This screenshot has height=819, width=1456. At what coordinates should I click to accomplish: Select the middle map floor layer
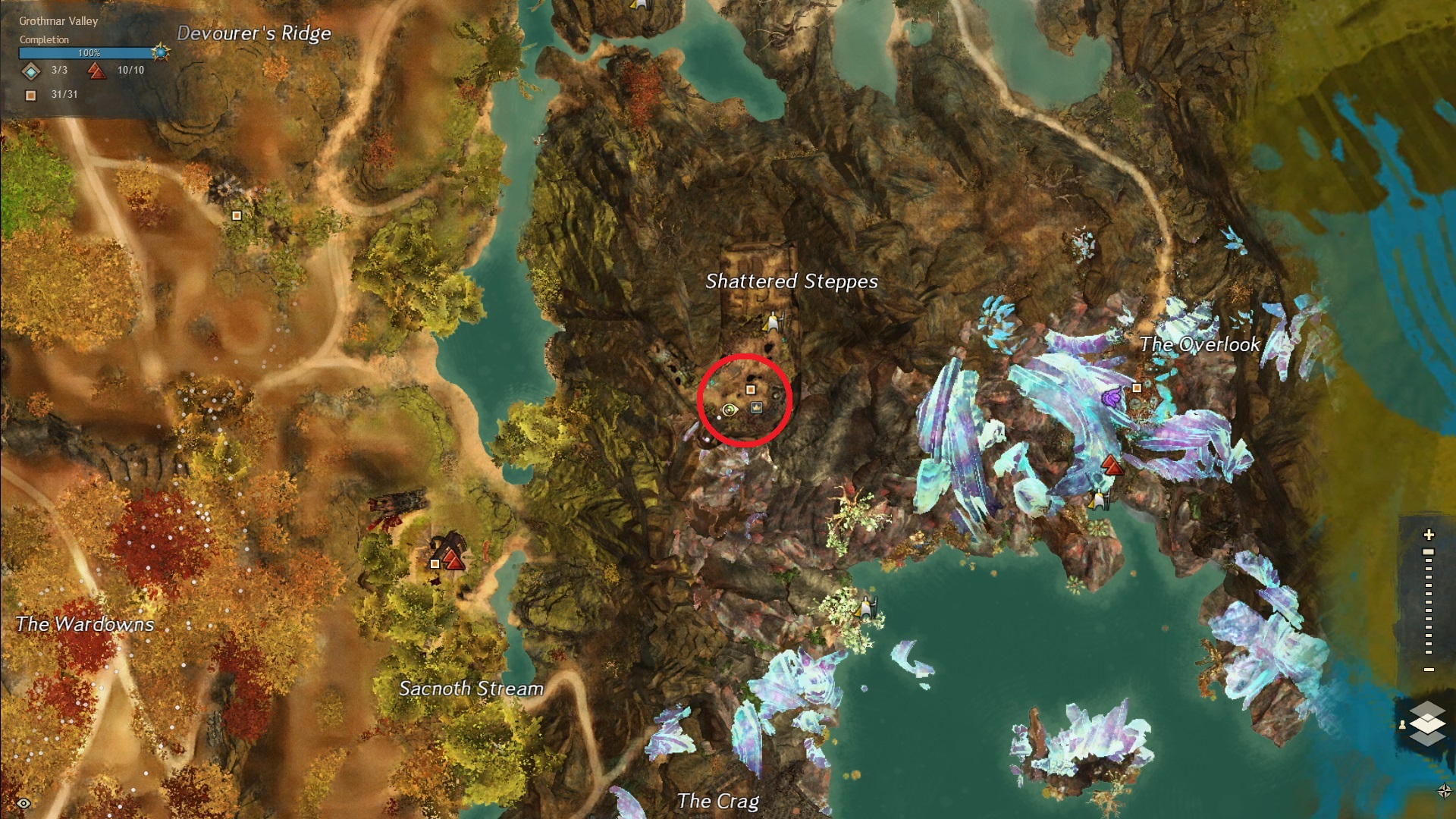[x=1429, y=723]
